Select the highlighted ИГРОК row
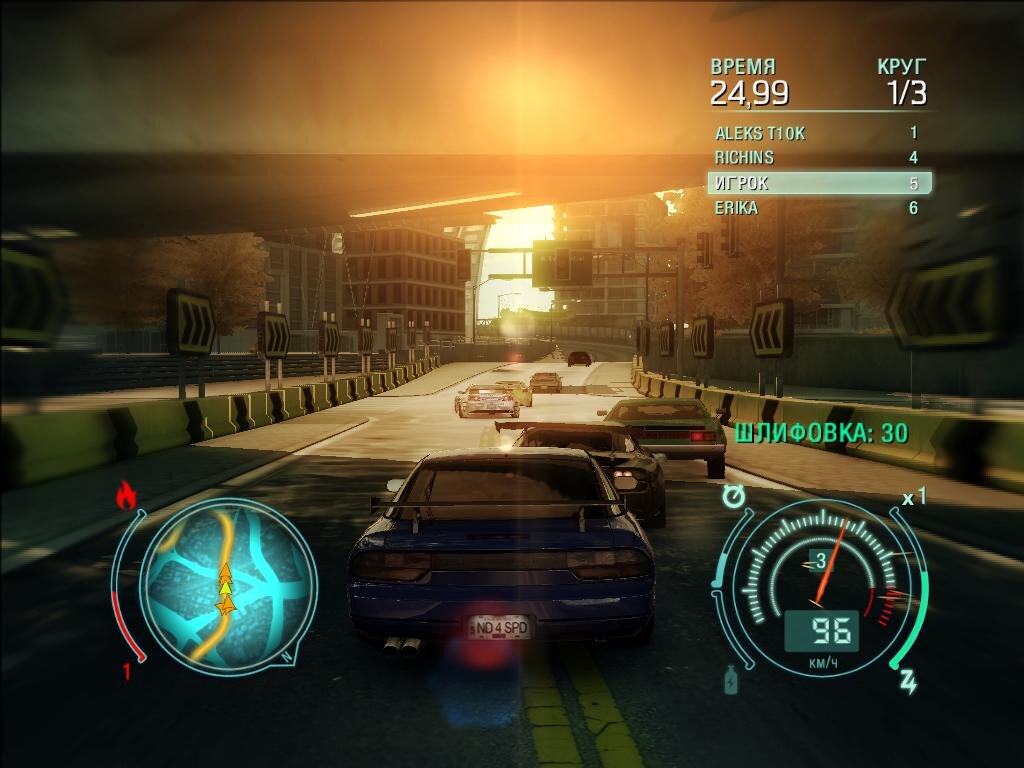 pyautogui.click(x=819, y=183)
